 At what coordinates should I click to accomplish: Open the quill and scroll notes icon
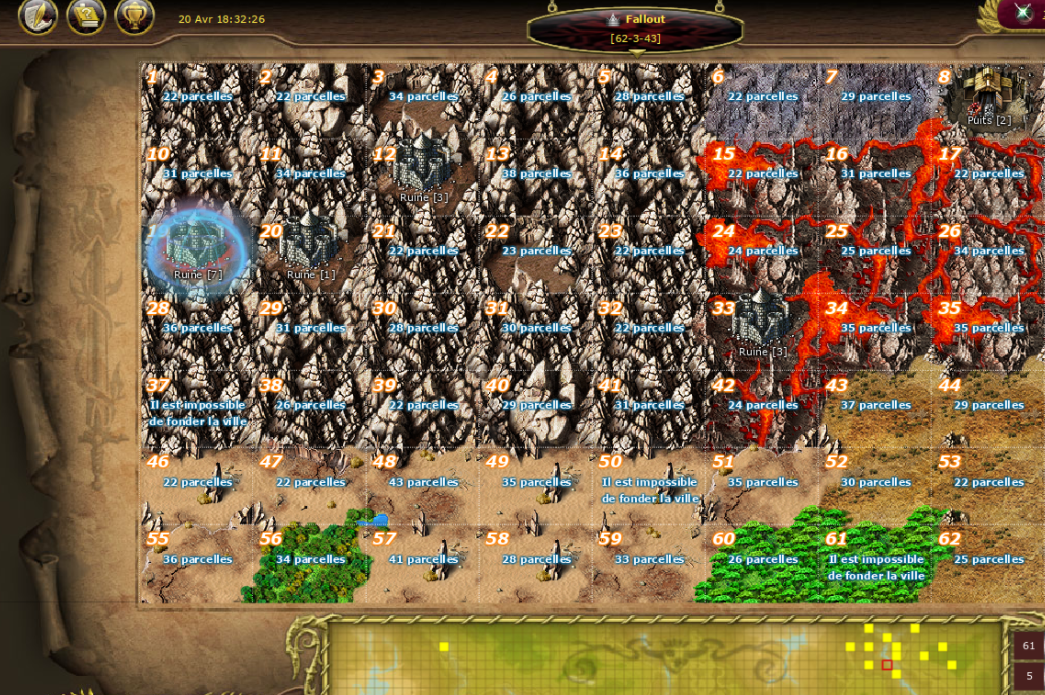[38, 15]
